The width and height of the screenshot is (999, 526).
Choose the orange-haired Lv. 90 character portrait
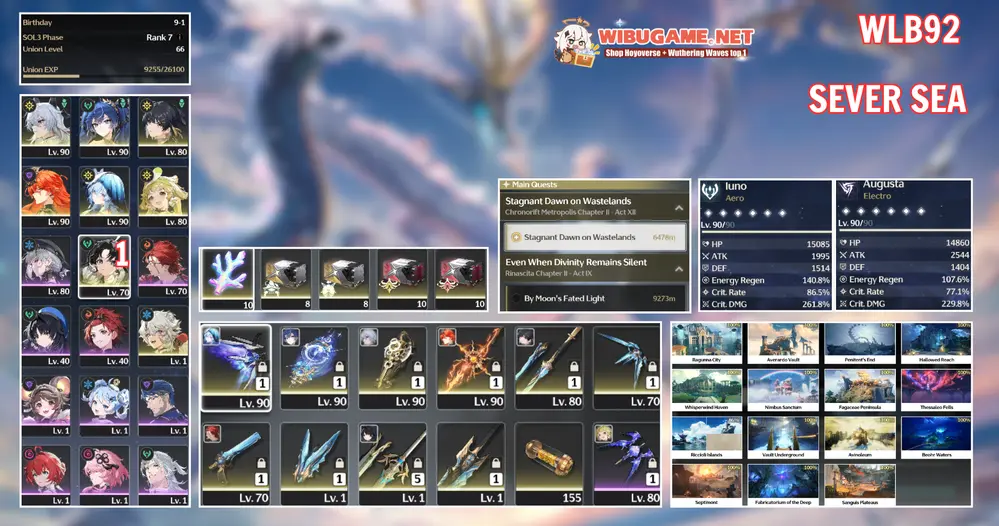45,196
